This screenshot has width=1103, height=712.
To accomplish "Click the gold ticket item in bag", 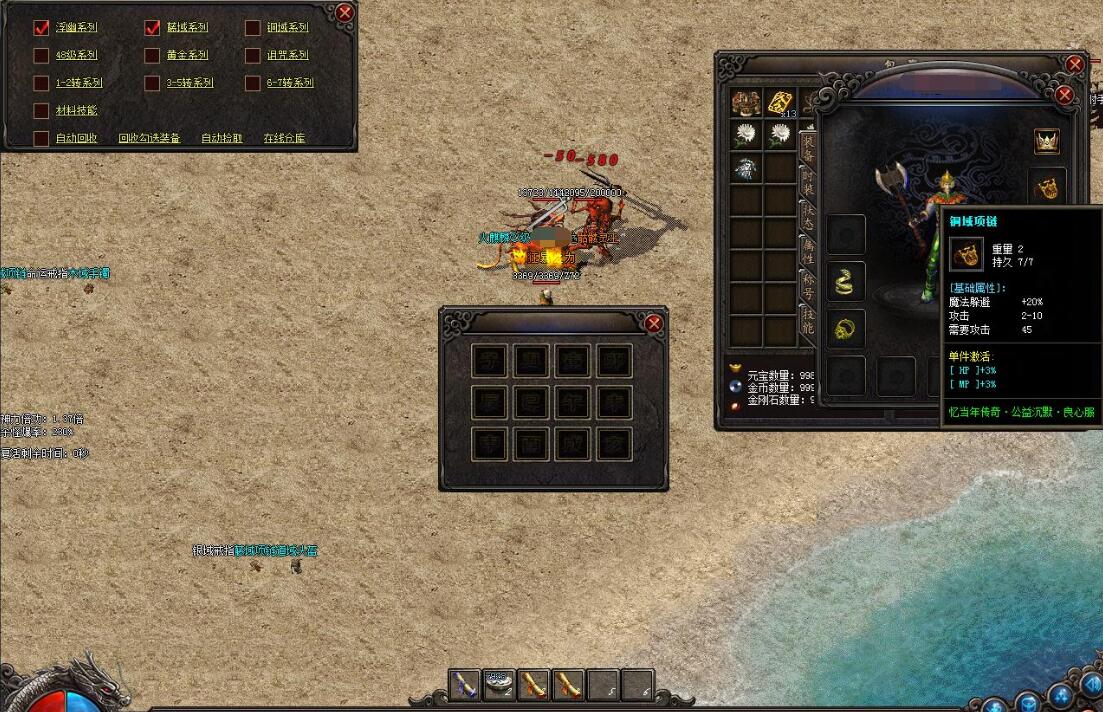I will coord(780,102).
